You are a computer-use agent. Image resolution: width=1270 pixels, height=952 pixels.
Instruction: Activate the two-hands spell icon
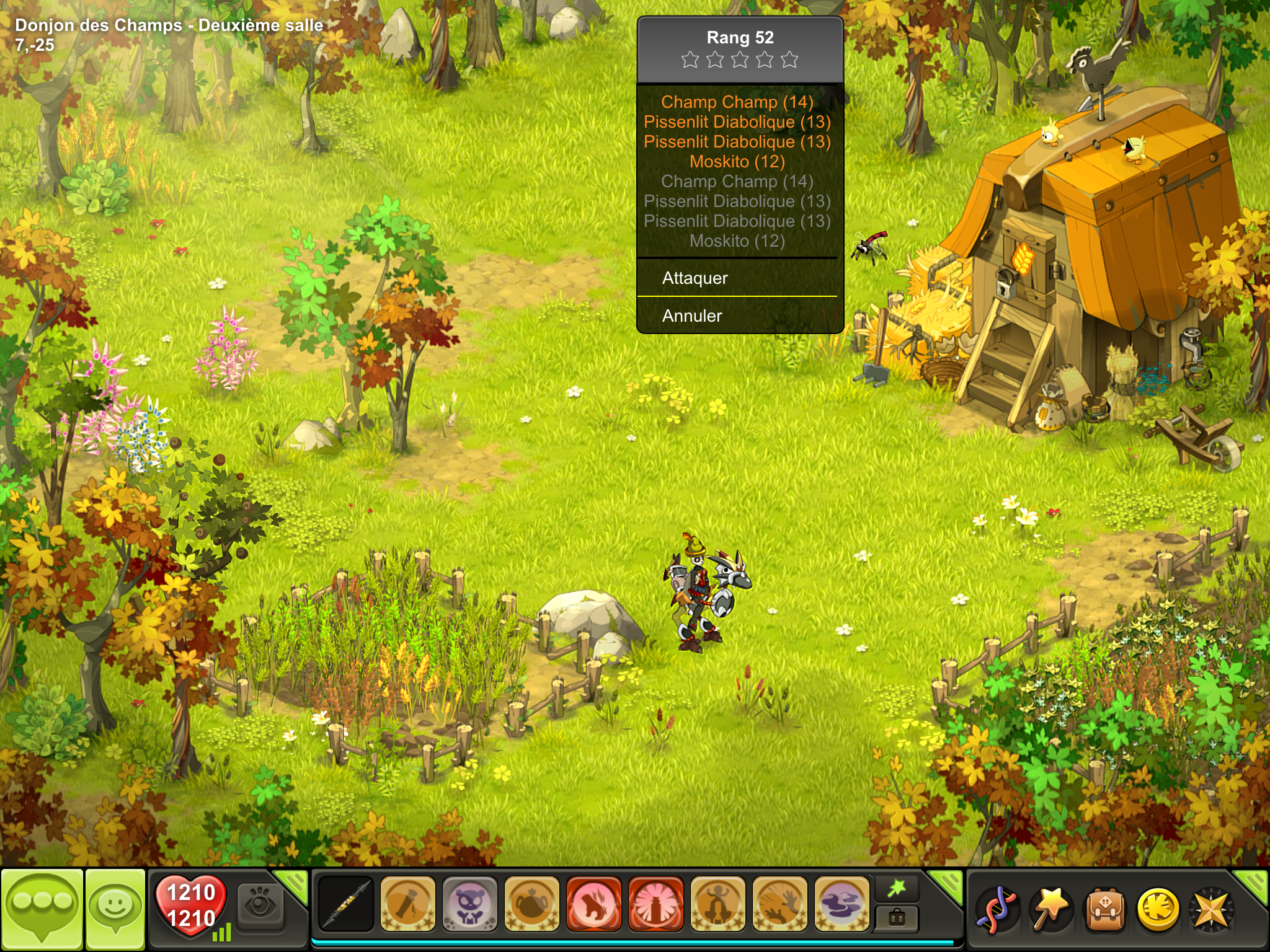click(779, 904)
